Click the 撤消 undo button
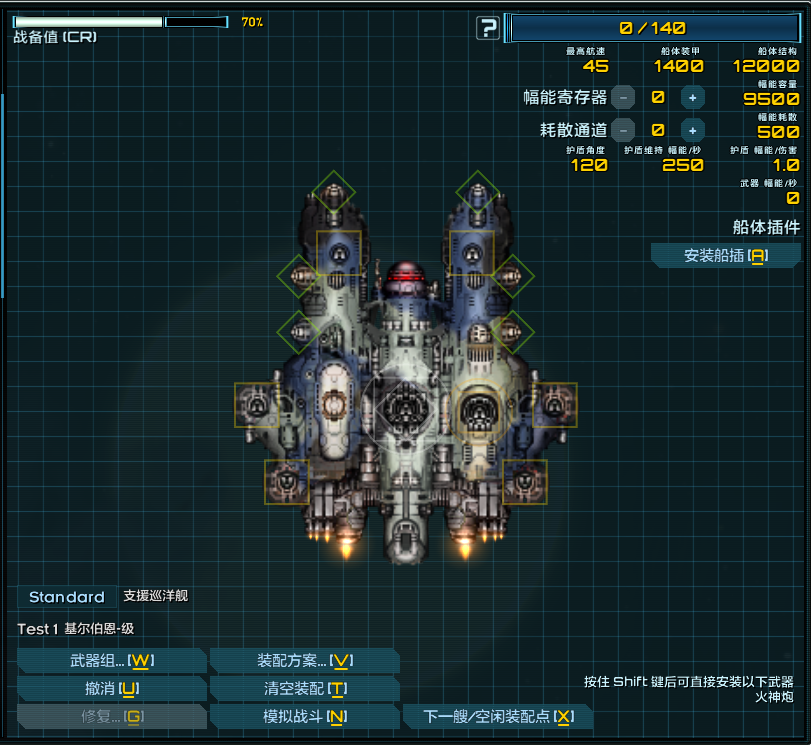This screenshot has height=745, width=811. (111, 689)
